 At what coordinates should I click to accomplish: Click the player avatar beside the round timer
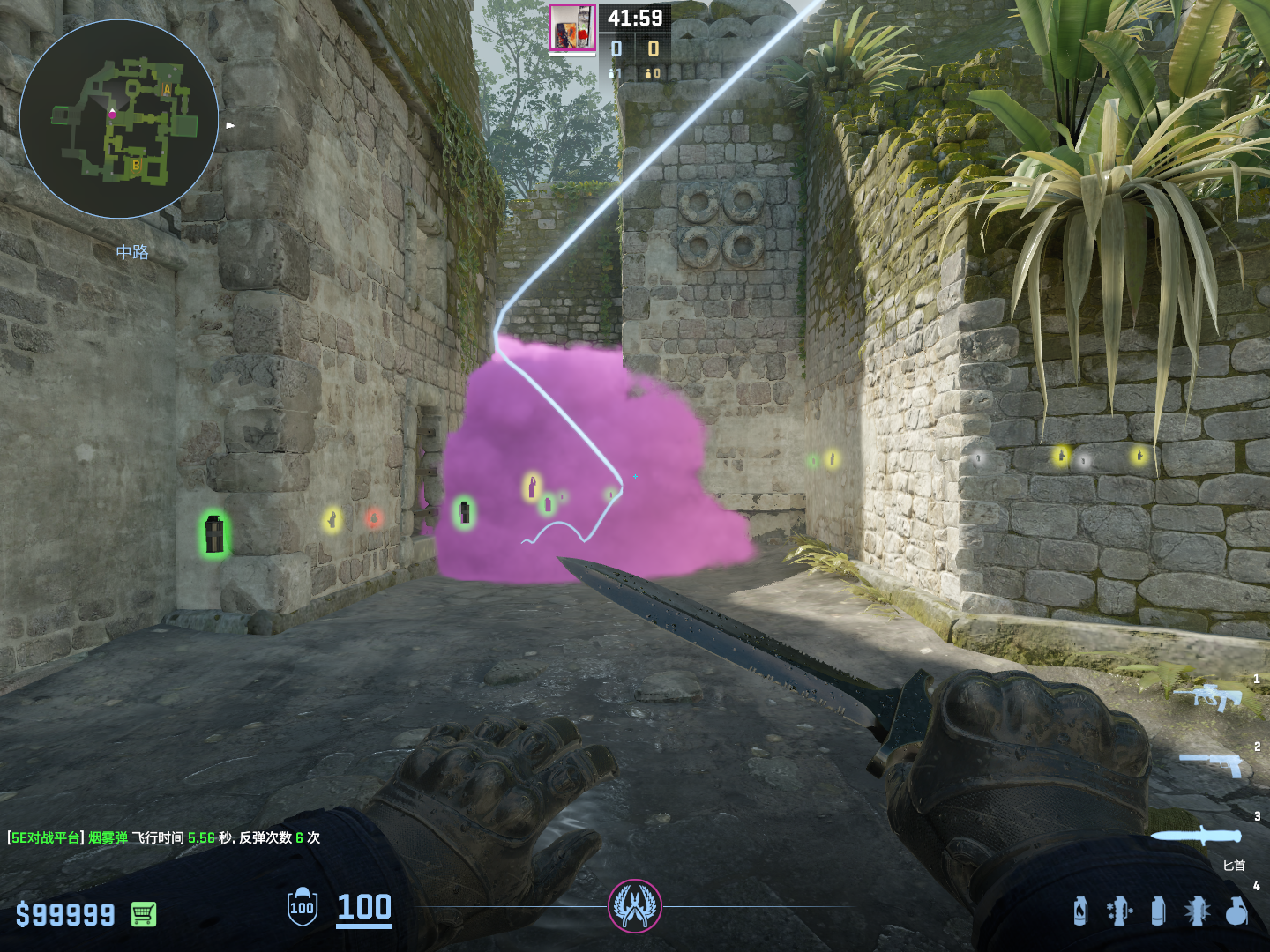(572, 28)
